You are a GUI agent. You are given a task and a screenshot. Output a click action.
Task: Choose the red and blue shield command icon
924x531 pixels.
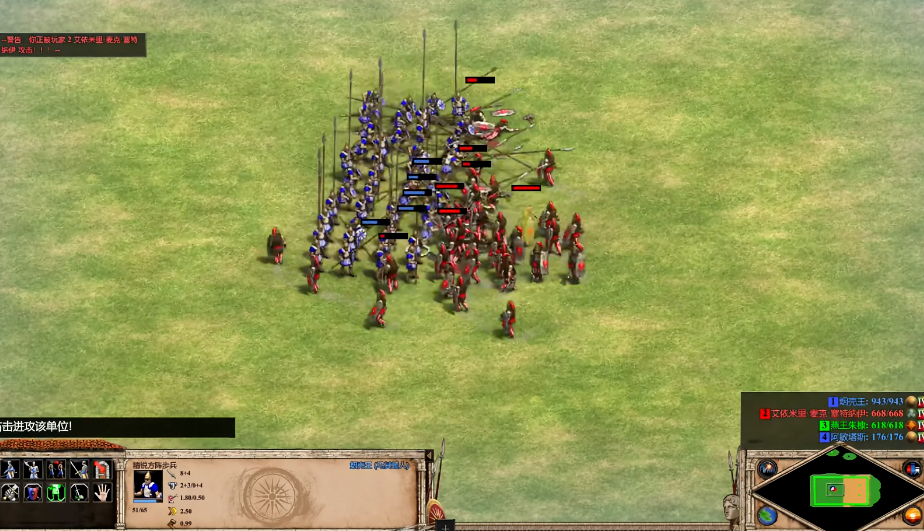33,492
